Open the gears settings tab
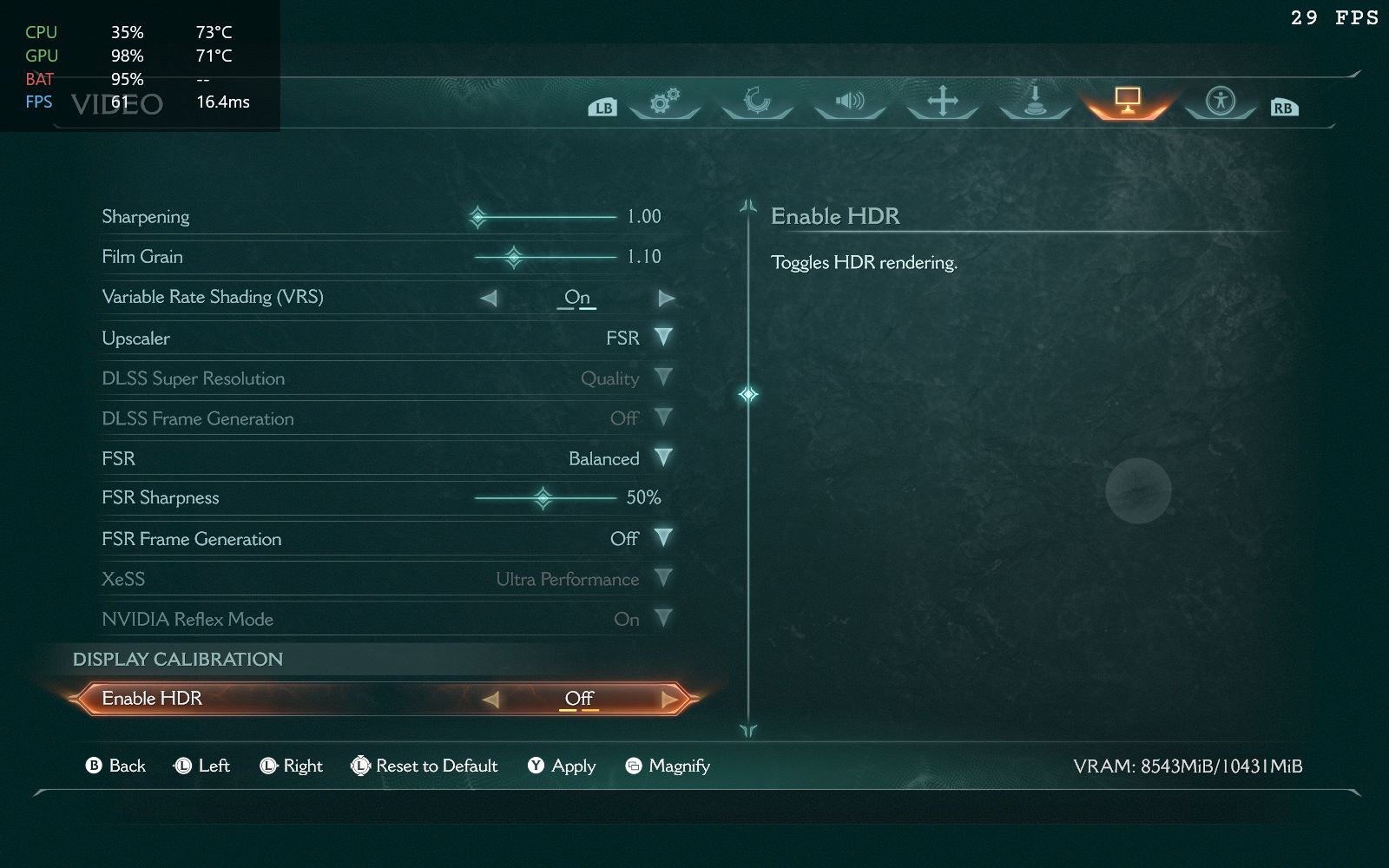Viewport: 1389px width, 868px height. 665,102
